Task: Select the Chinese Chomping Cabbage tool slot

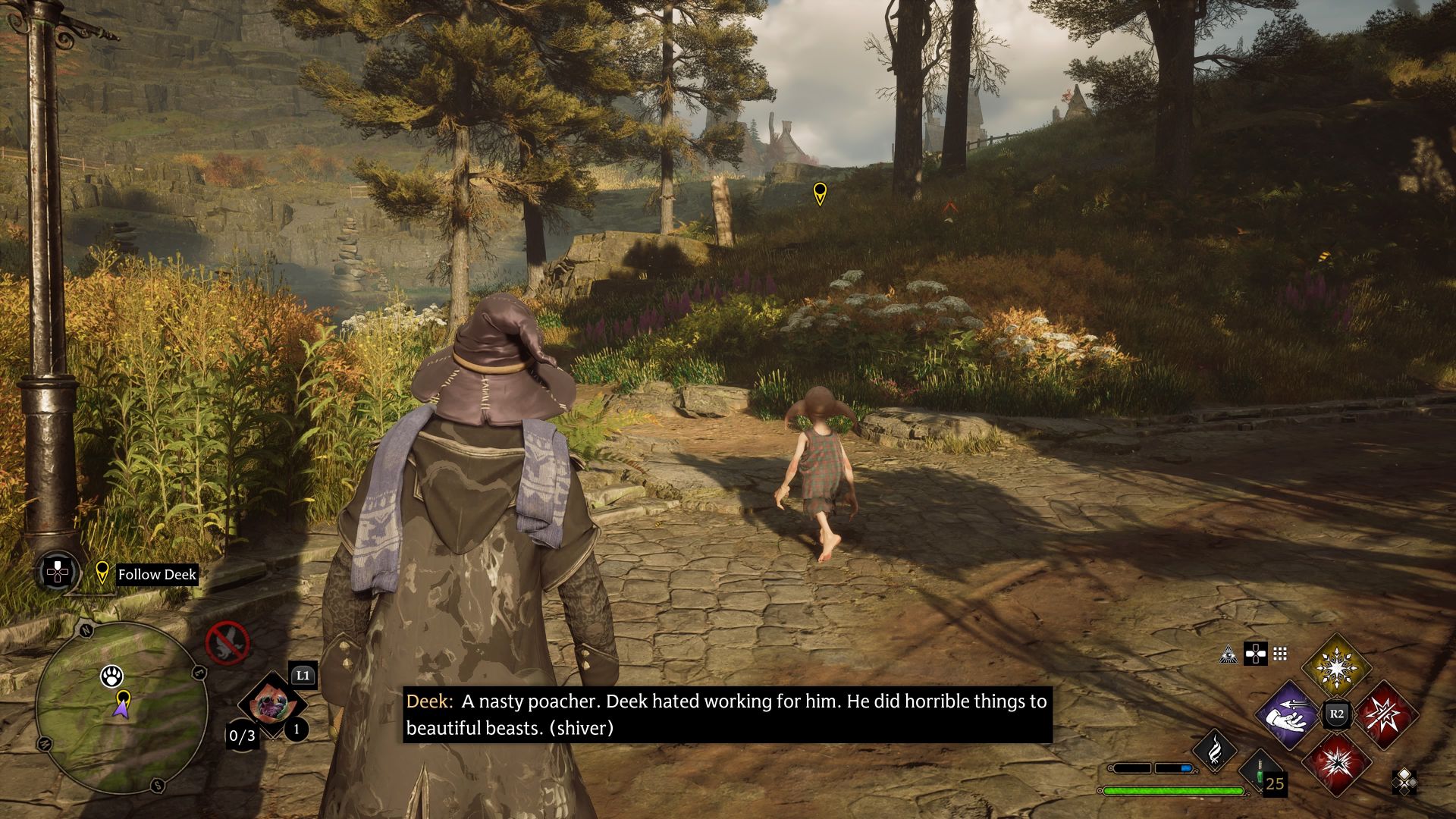Action: click(x=271, y=705)
